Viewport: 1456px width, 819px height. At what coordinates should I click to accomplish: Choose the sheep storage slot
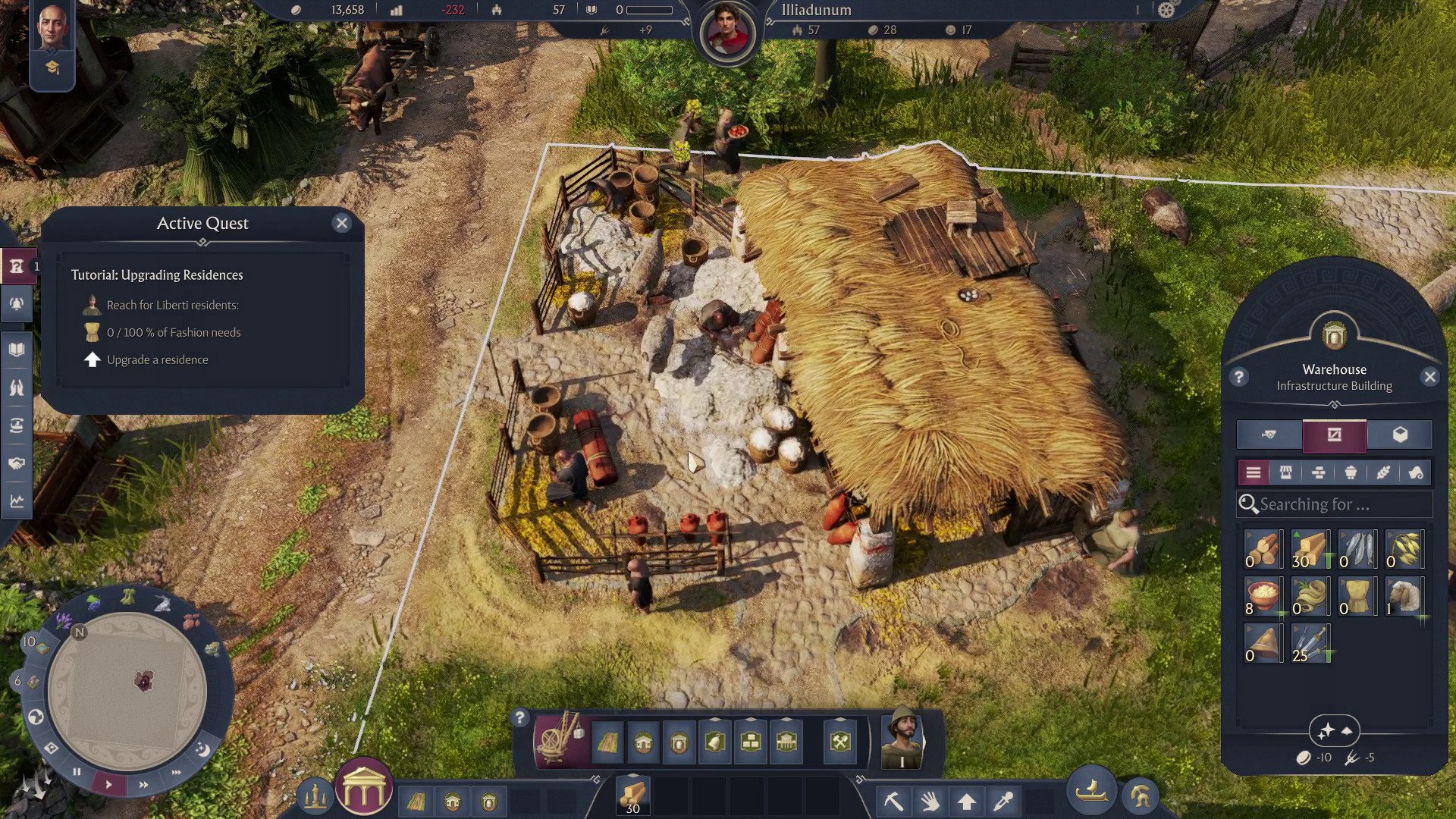[1404, 597]
